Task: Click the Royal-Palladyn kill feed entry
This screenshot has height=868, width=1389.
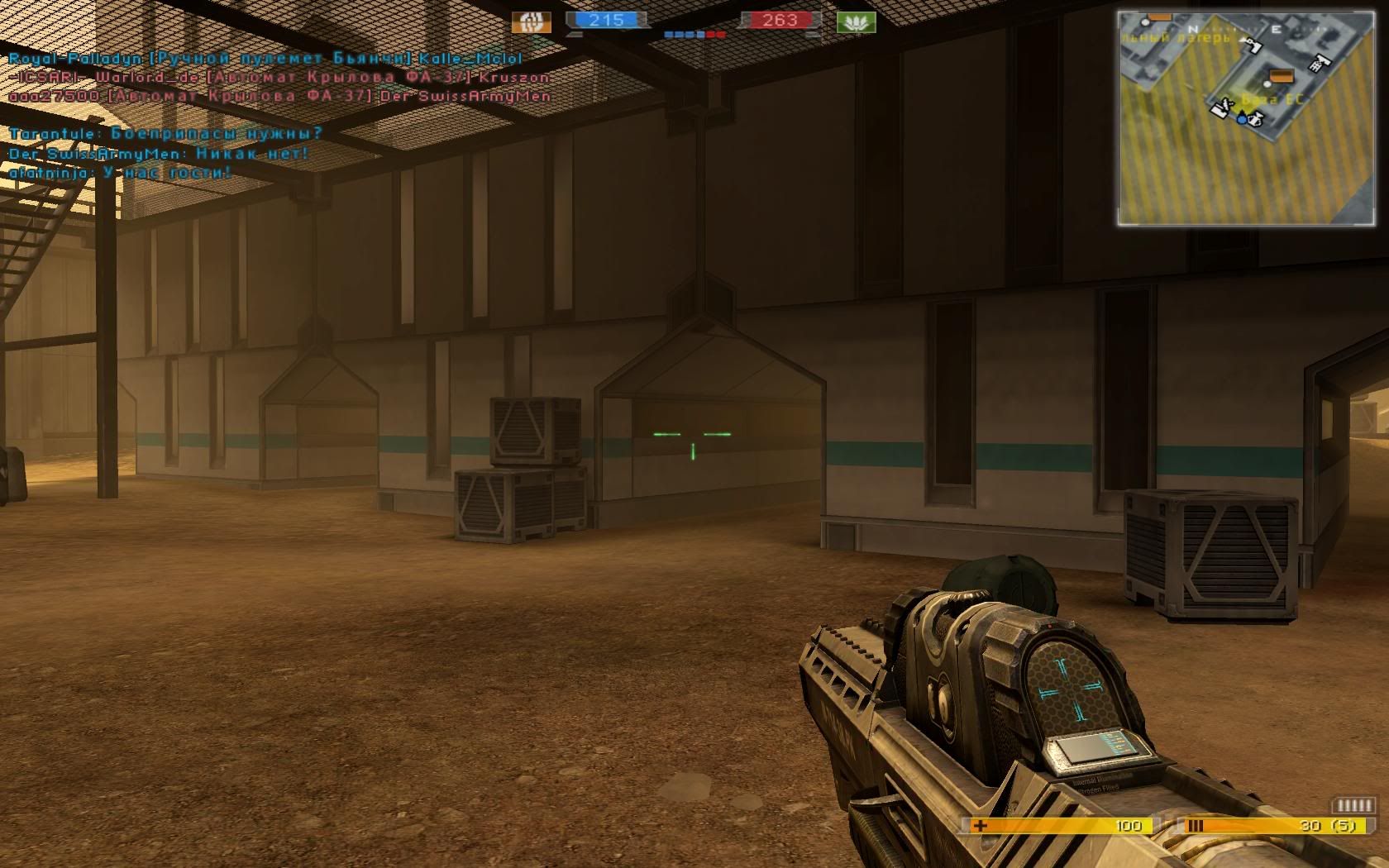Action: 265,59
